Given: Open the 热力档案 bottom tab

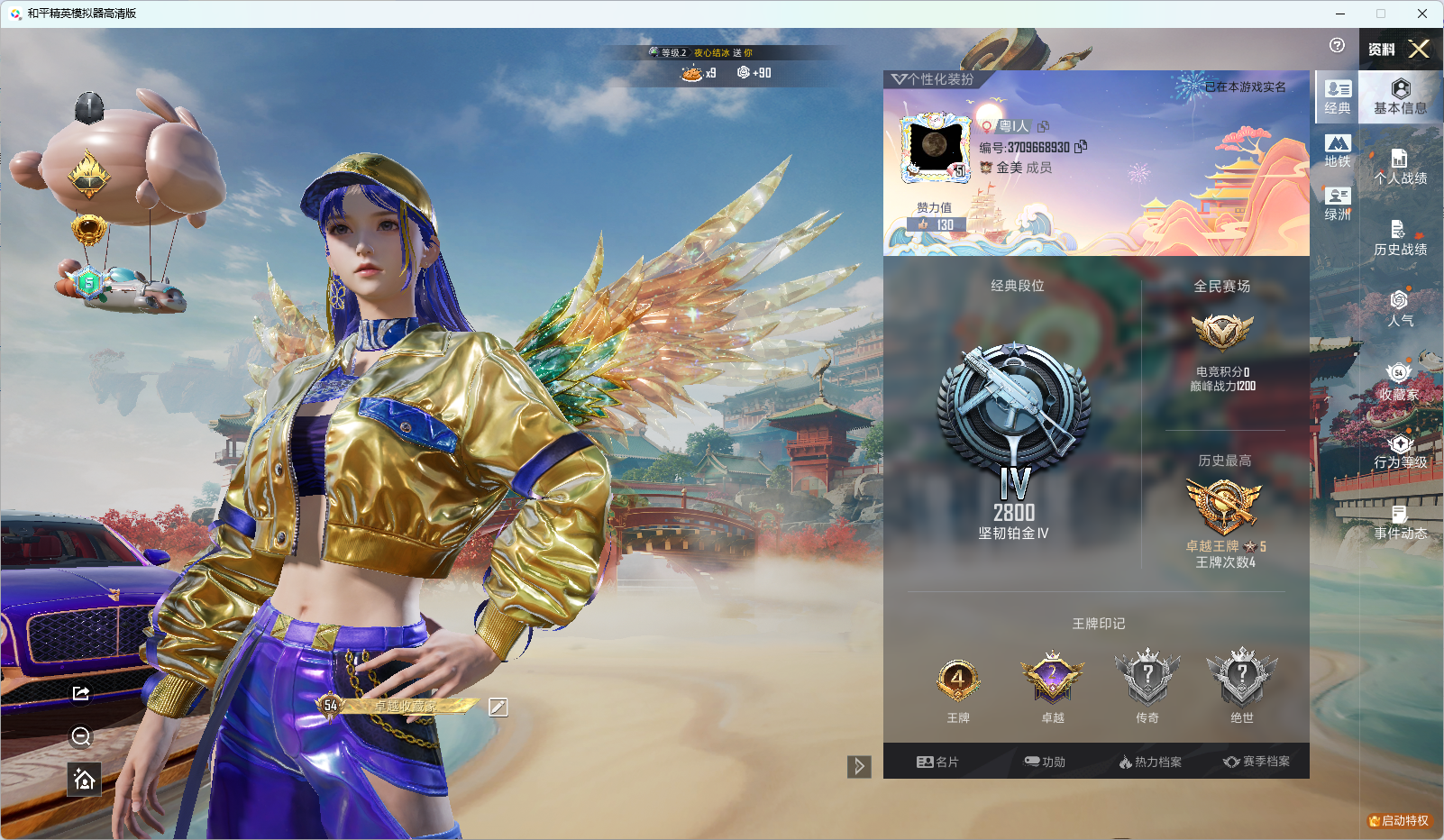Looking at the screenshot, I should coord(1150,762).
